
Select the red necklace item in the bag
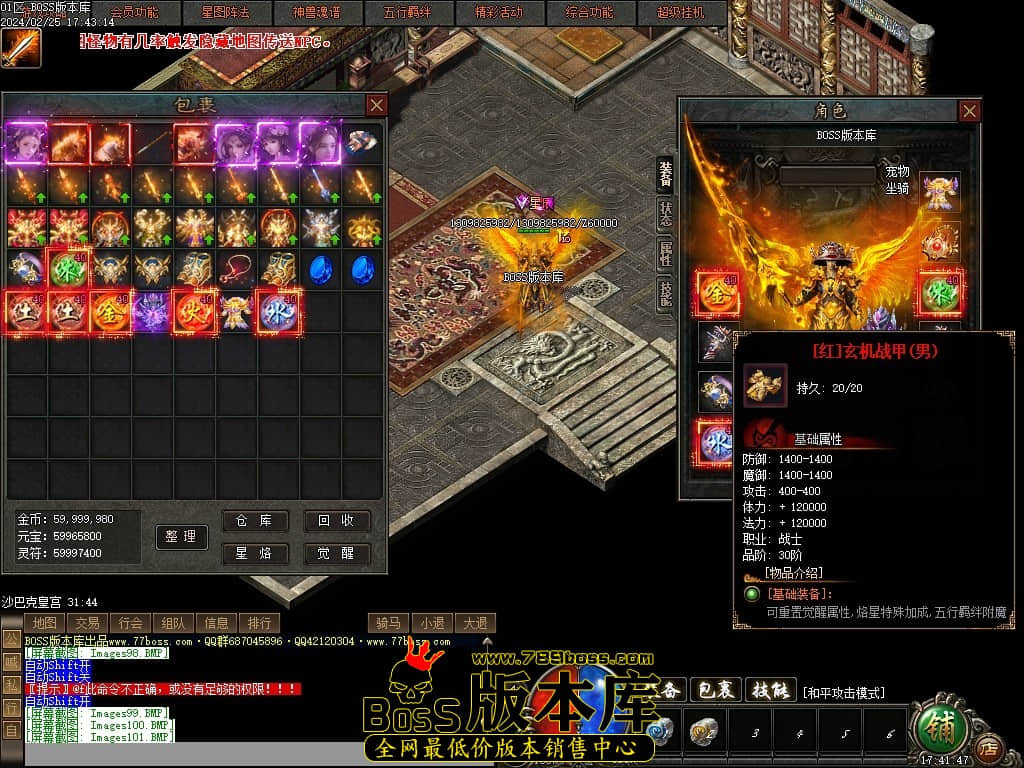click(236, 269)
